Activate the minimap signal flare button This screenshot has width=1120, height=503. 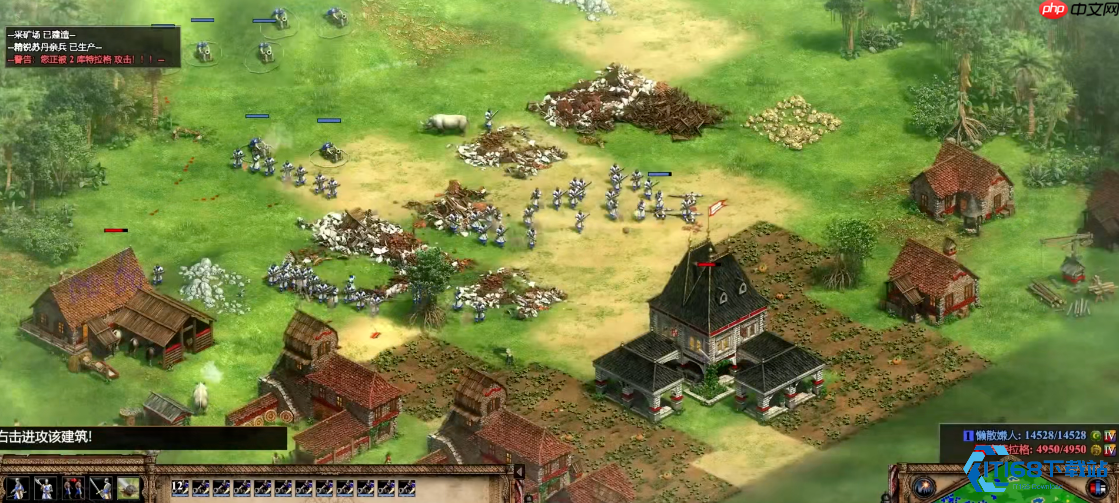(x=925, y=488)
